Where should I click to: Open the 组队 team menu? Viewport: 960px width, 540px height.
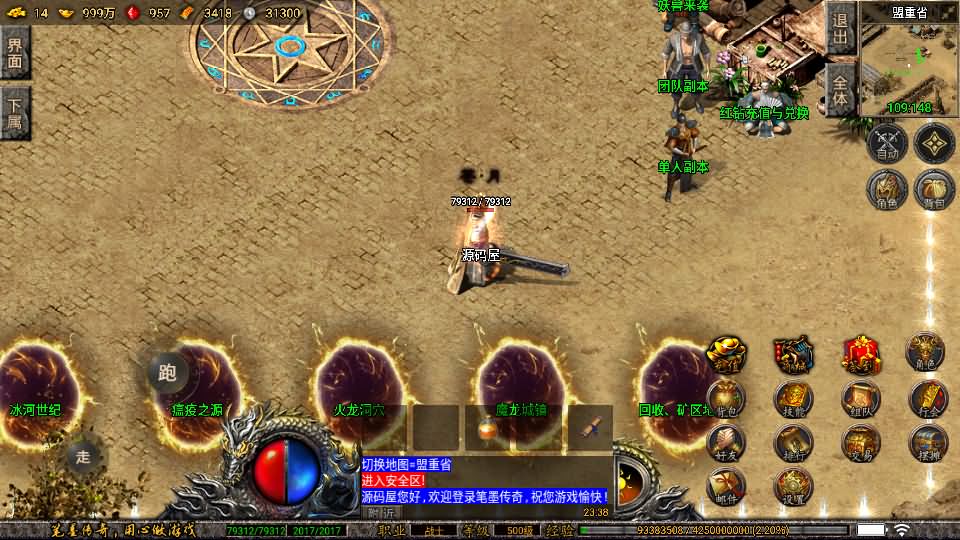(860, 400)
